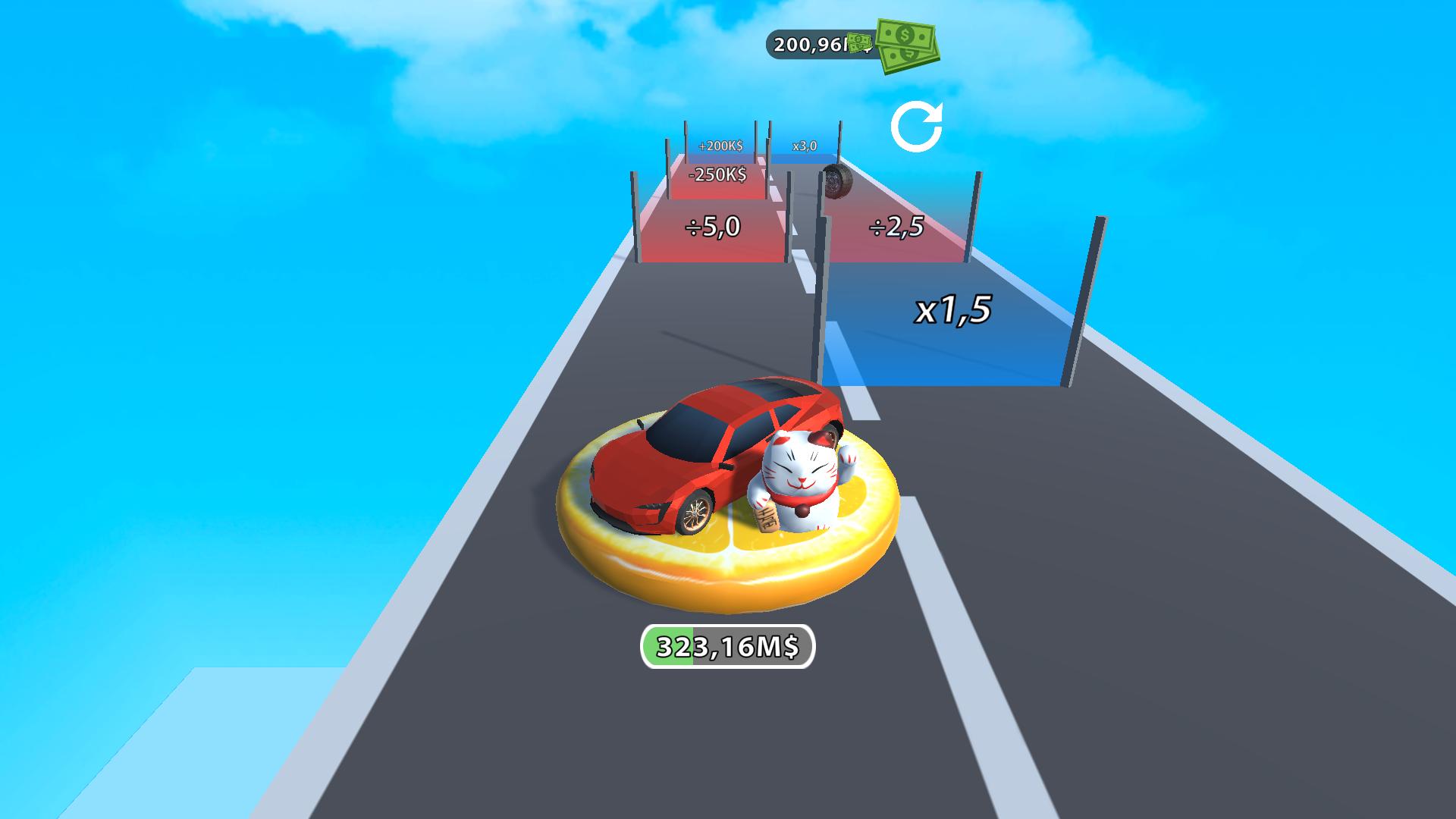Click the green money bills icon
The height and width of the screenshot is (819, 1456).
[907, 45]
